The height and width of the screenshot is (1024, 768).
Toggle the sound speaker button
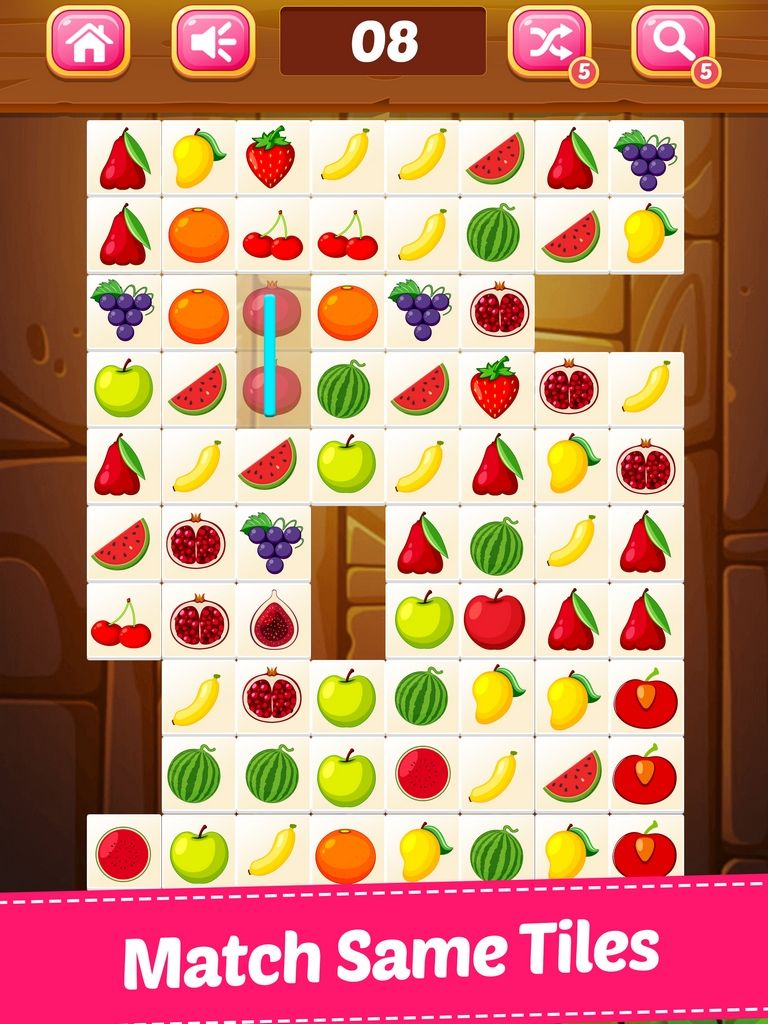coord(213,42)
